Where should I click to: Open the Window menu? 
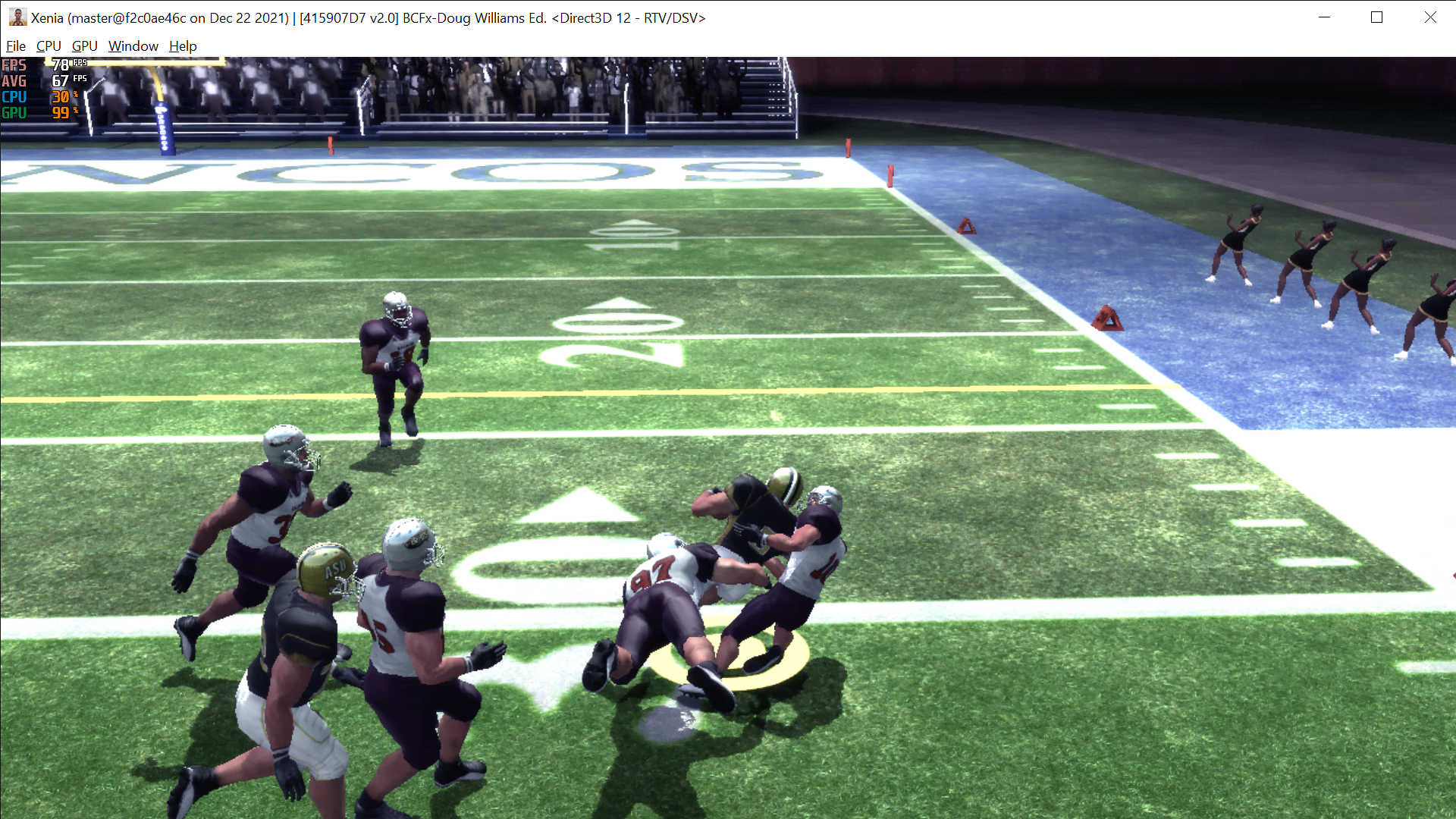[133, 45]
